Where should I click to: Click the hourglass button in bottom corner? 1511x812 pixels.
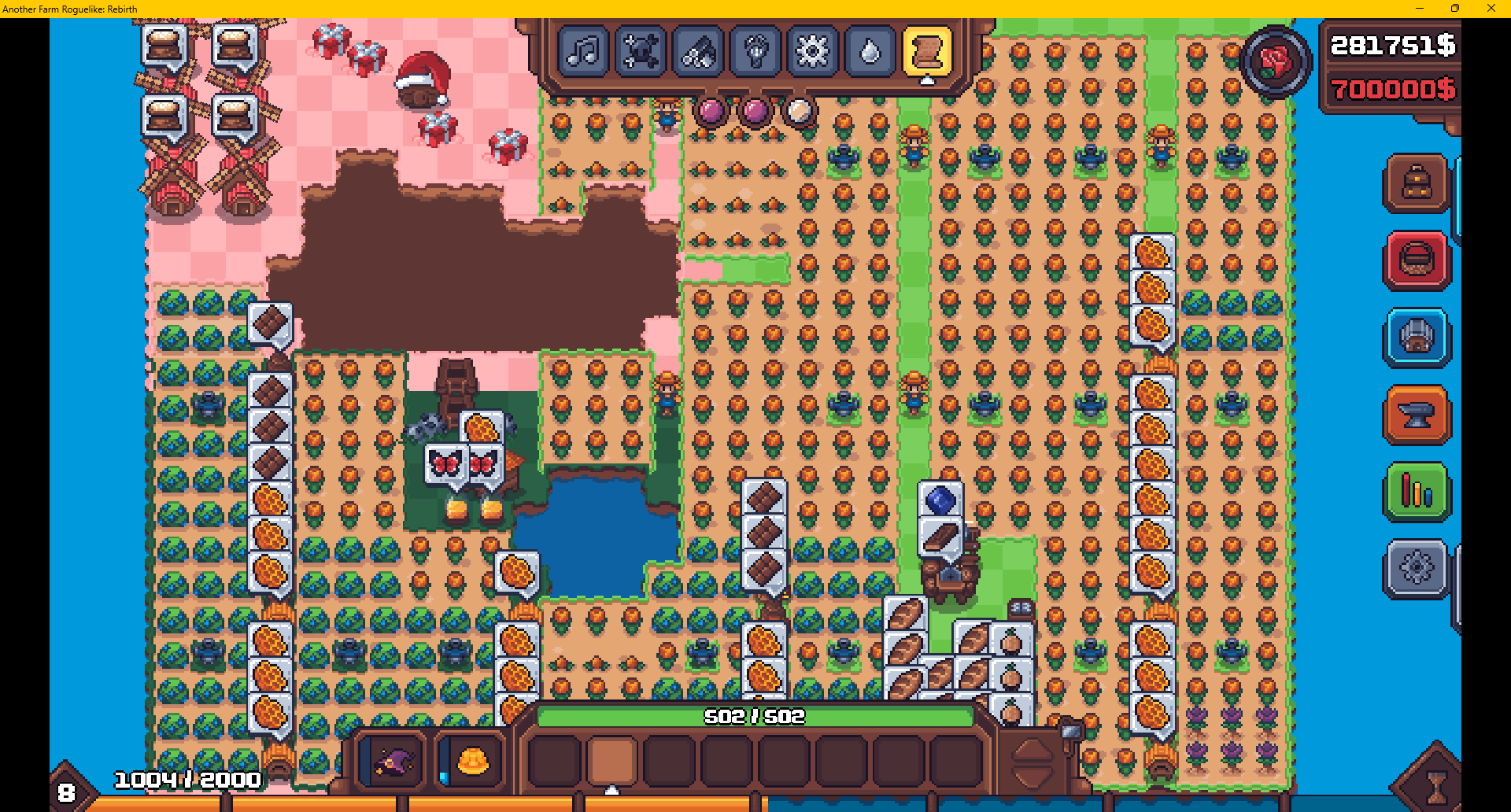pyautogui.click(x=1437, y=784)
